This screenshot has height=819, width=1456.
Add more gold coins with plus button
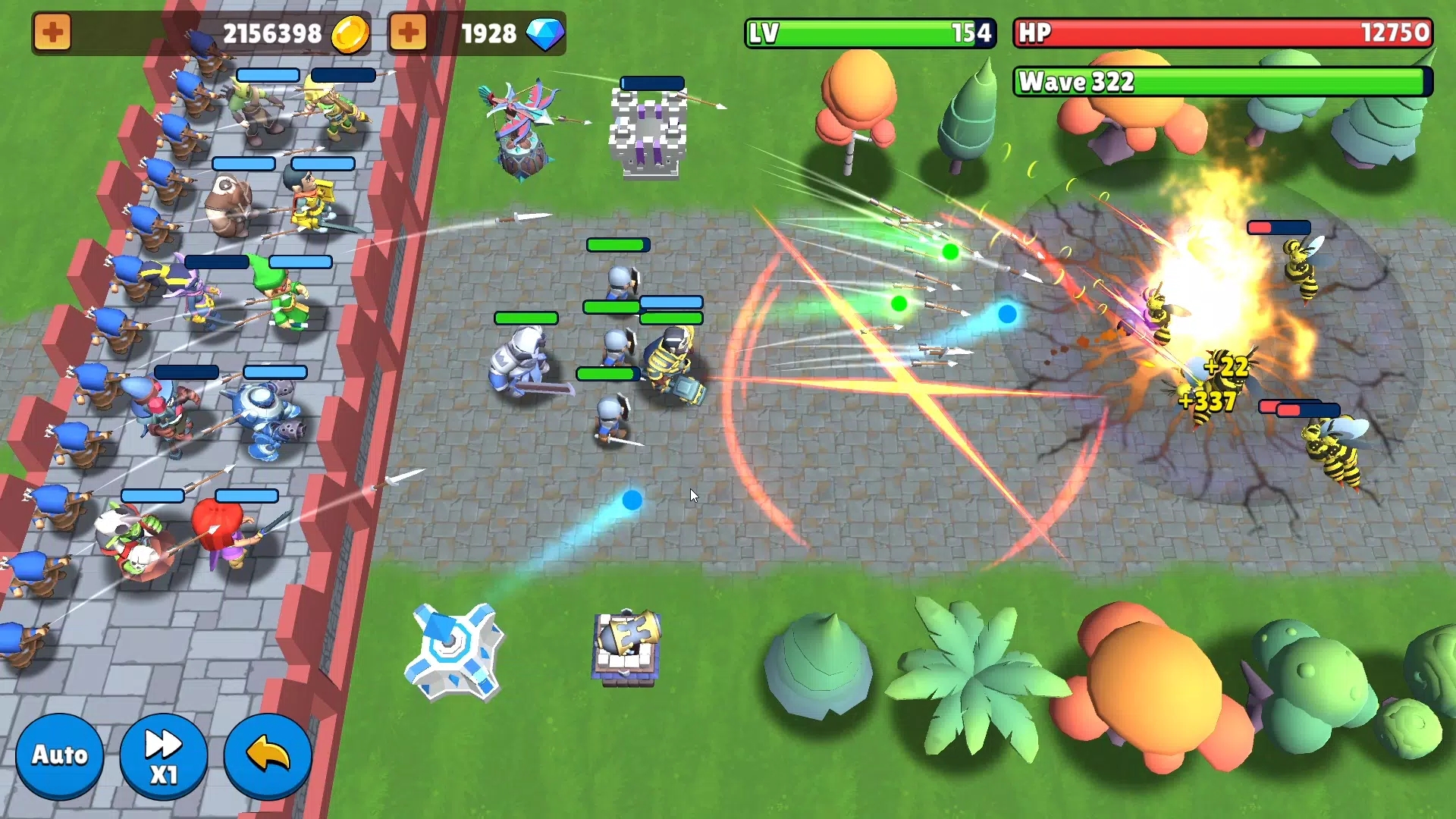click(x=52, y=33)
